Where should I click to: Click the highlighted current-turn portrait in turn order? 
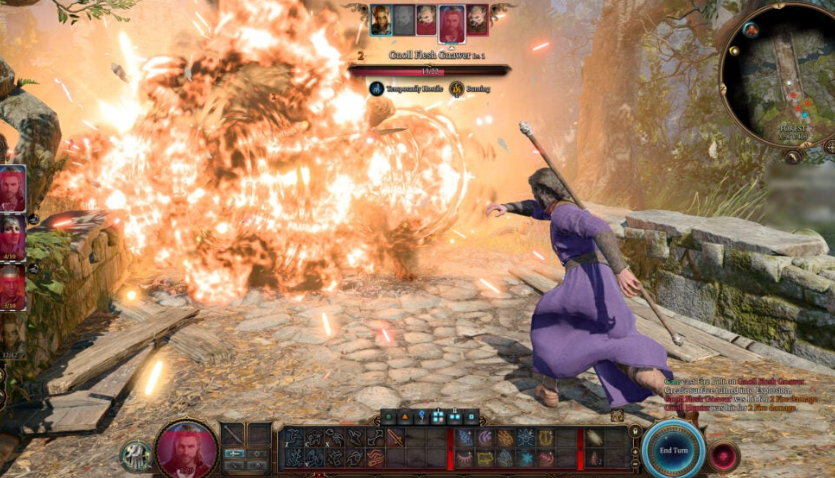point(451,23)
